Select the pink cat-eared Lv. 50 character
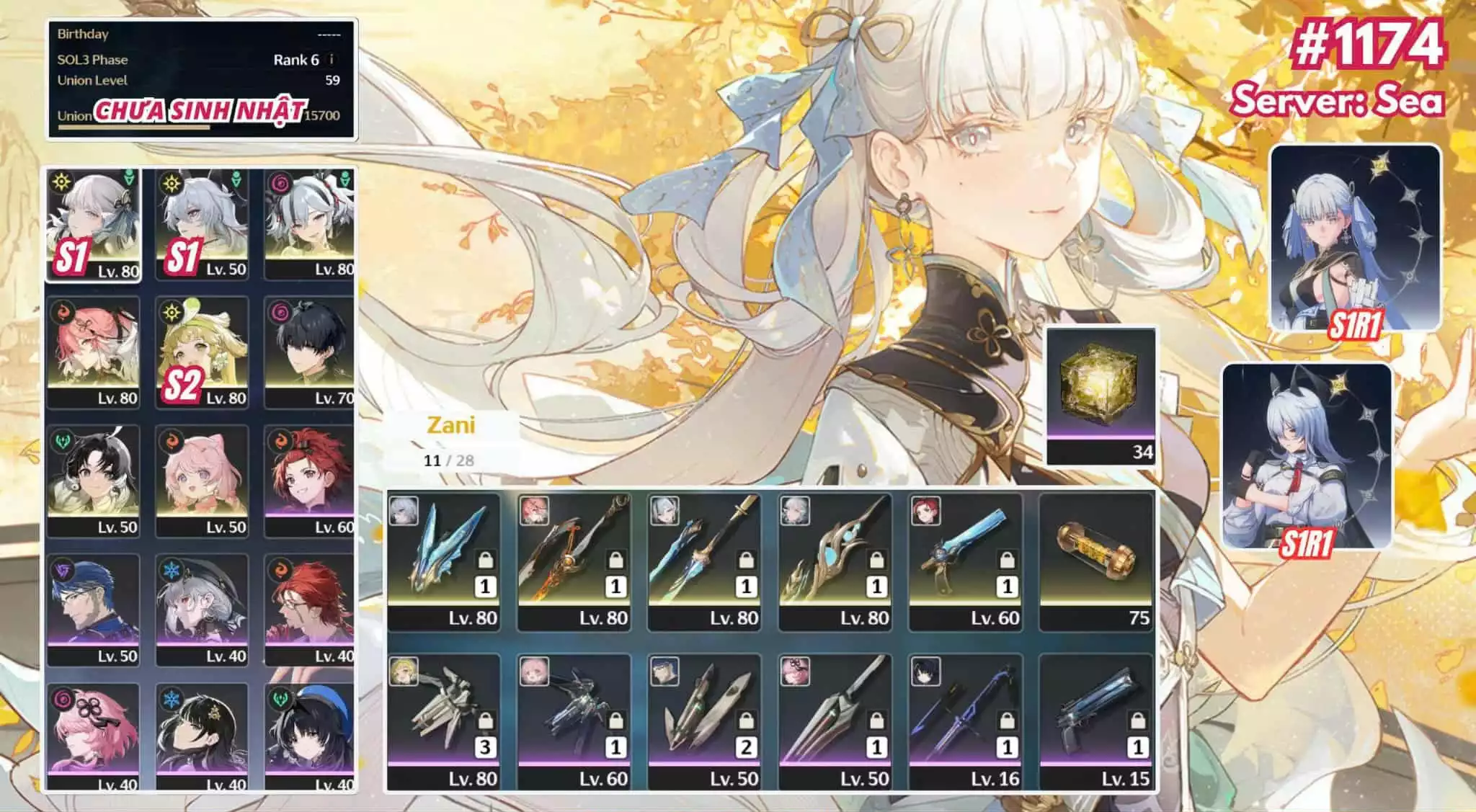This screenshot has width=1476, height=812. pyautogui.click(x=202, y=481)
